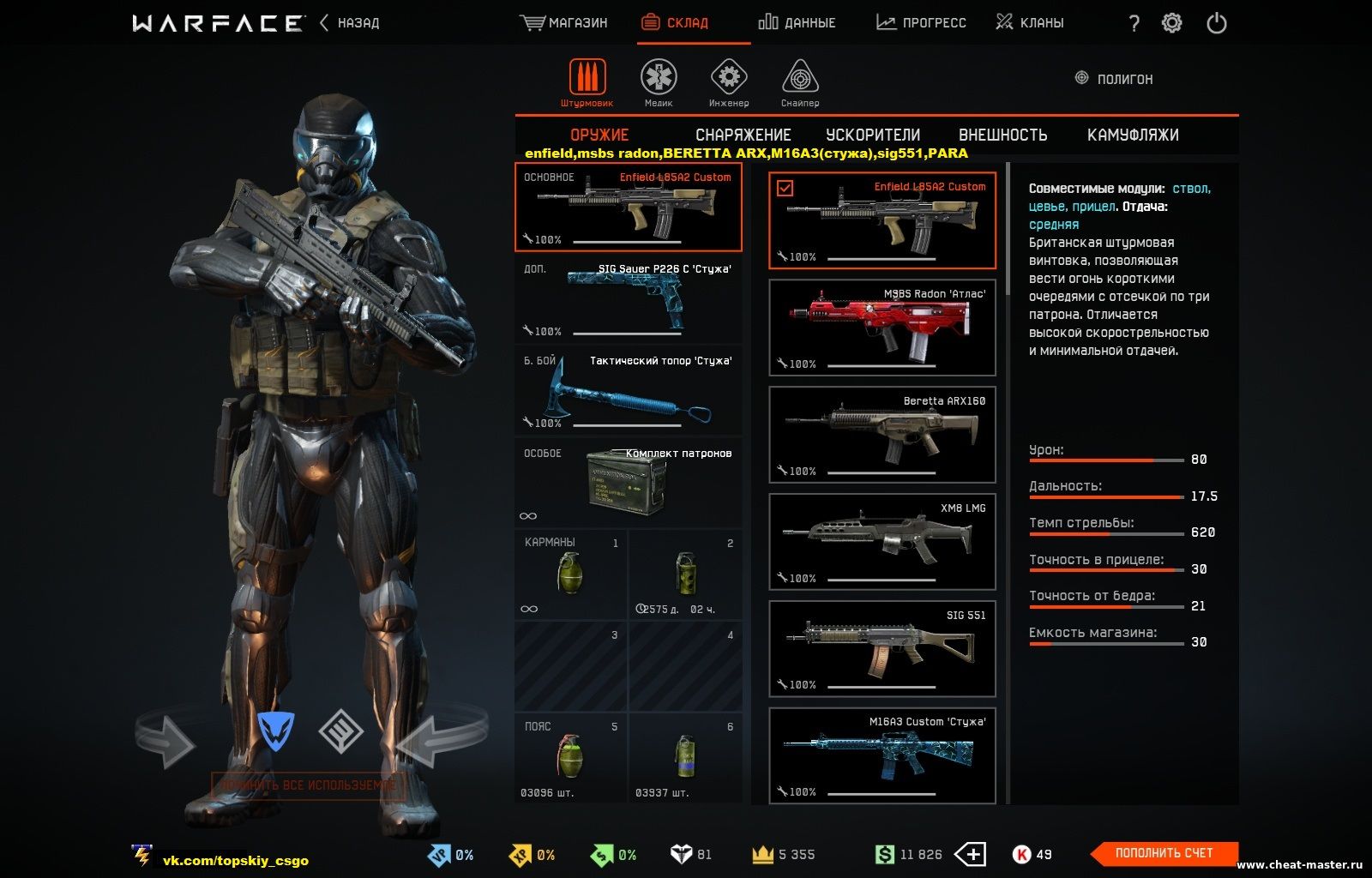Choose the Beretta ARX160 from the list

tap(882, 435)
